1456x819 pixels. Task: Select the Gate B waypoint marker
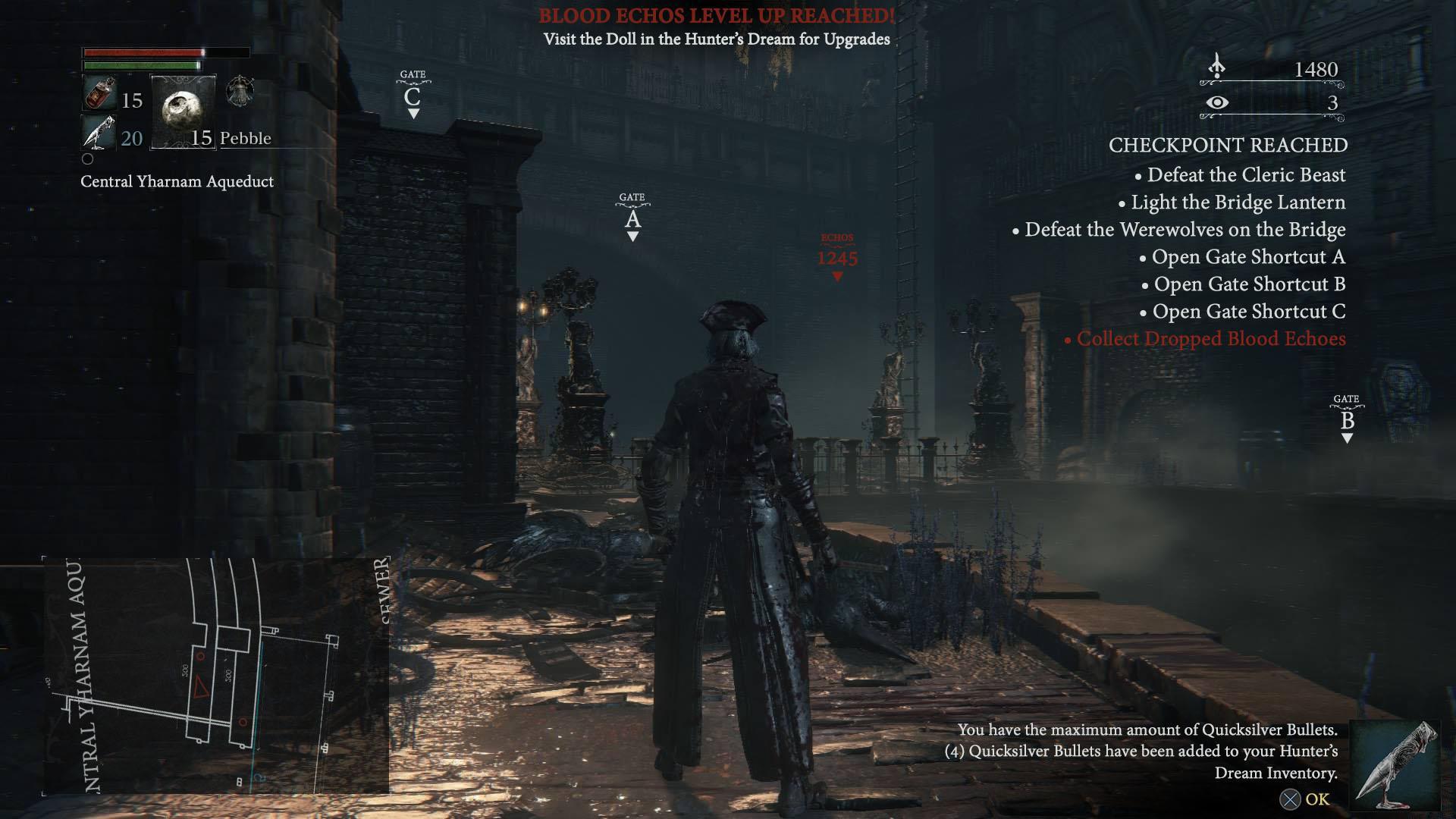point(1347,419)
